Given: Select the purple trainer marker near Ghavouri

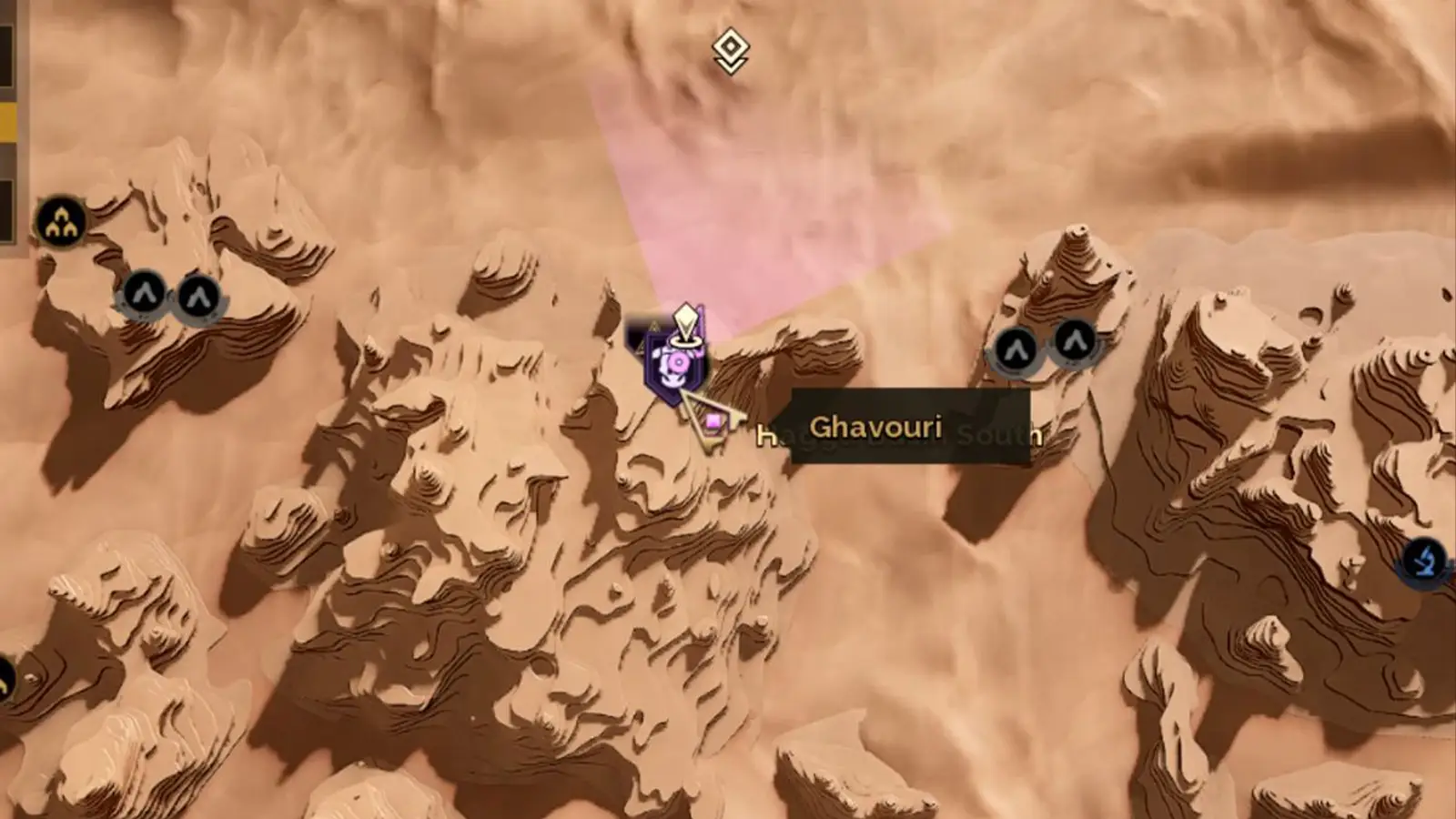Looking at the screenshot, I should (675, 364).
